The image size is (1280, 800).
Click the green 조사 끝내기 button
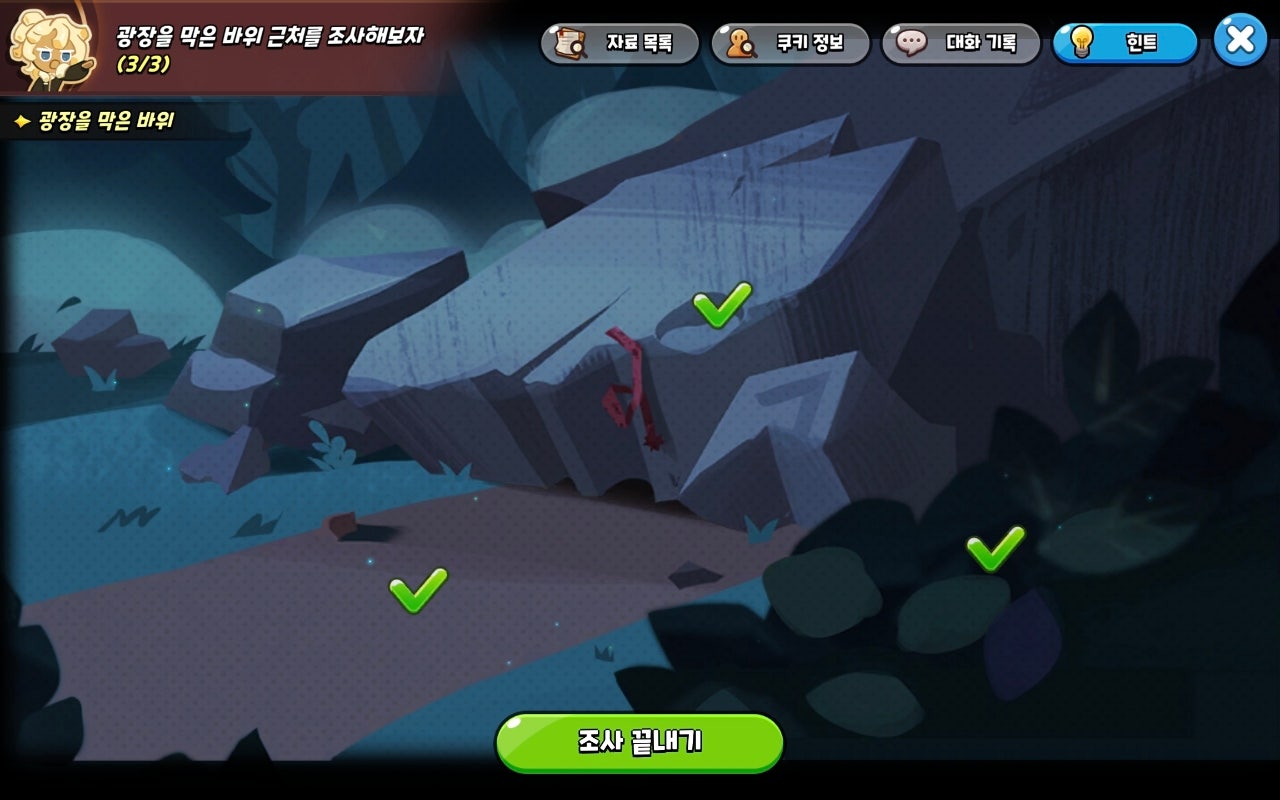click(640, 742)
